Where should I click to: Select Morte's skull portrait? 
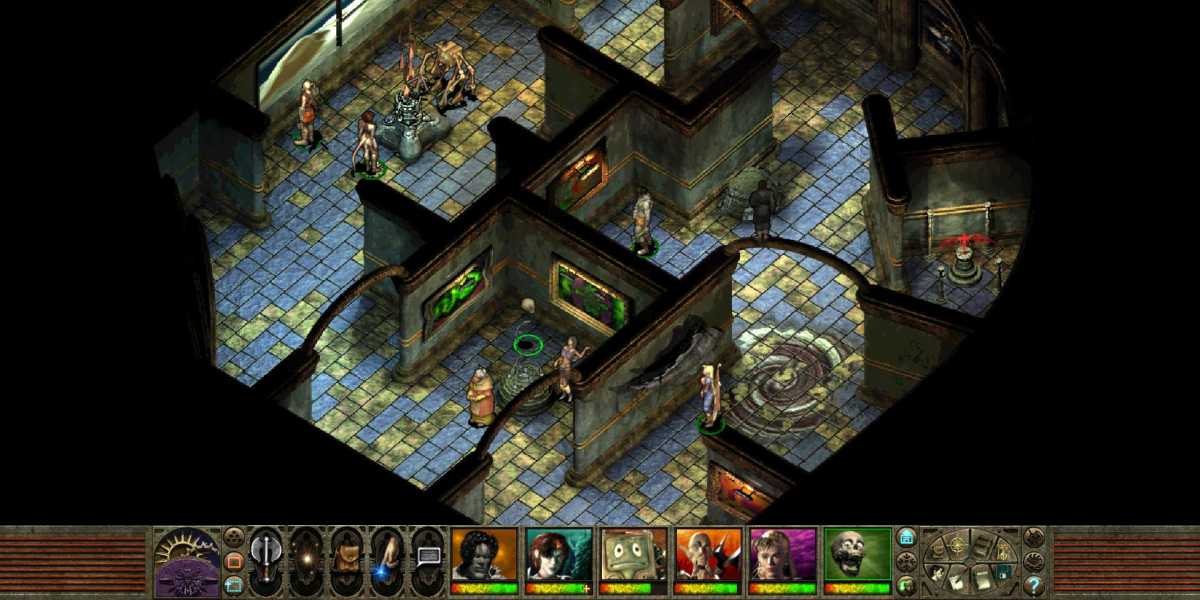[x=857, y=554]
